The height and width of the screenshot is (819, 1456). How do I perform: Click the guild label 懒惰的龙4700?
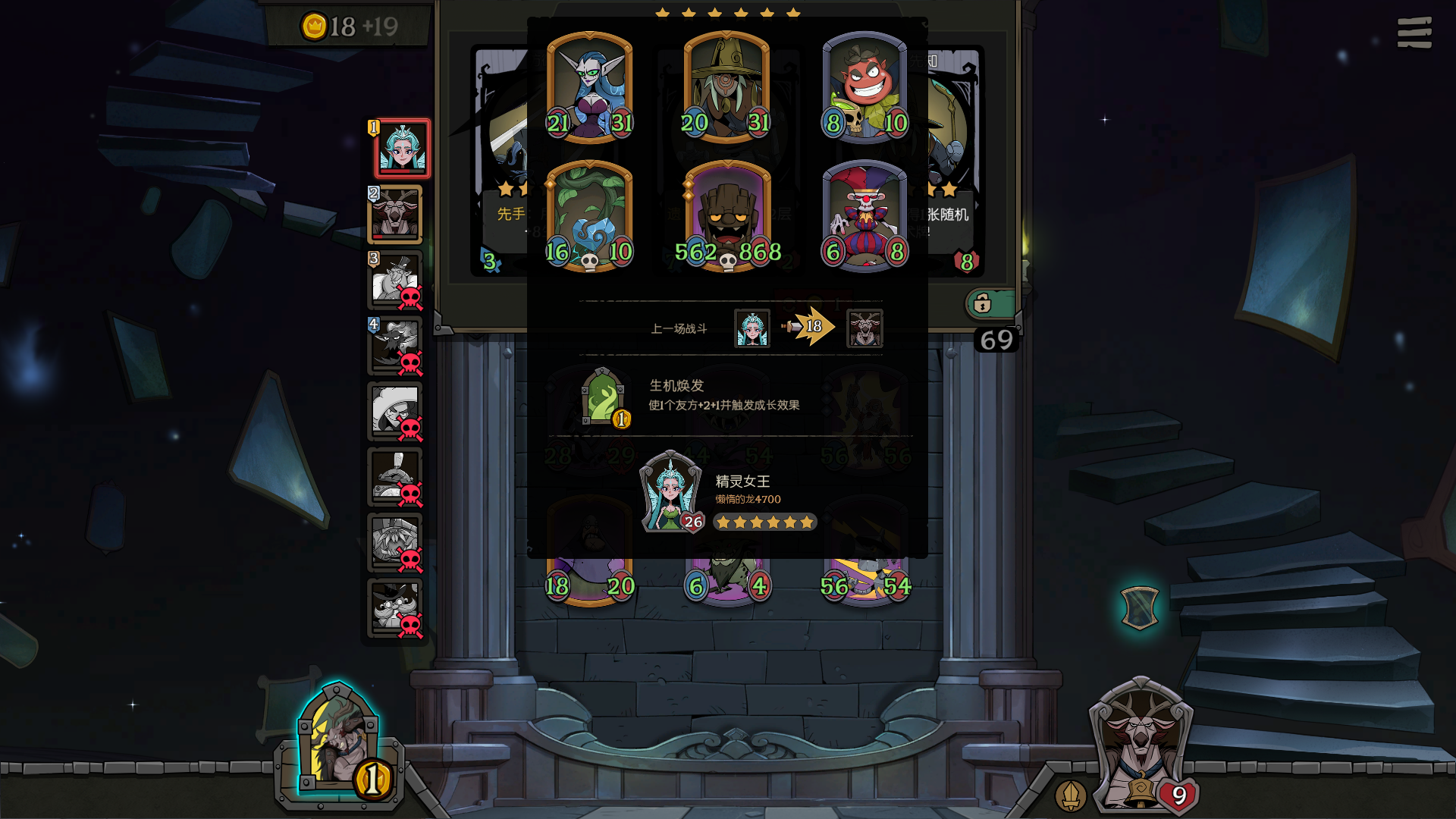click(747, 499)
